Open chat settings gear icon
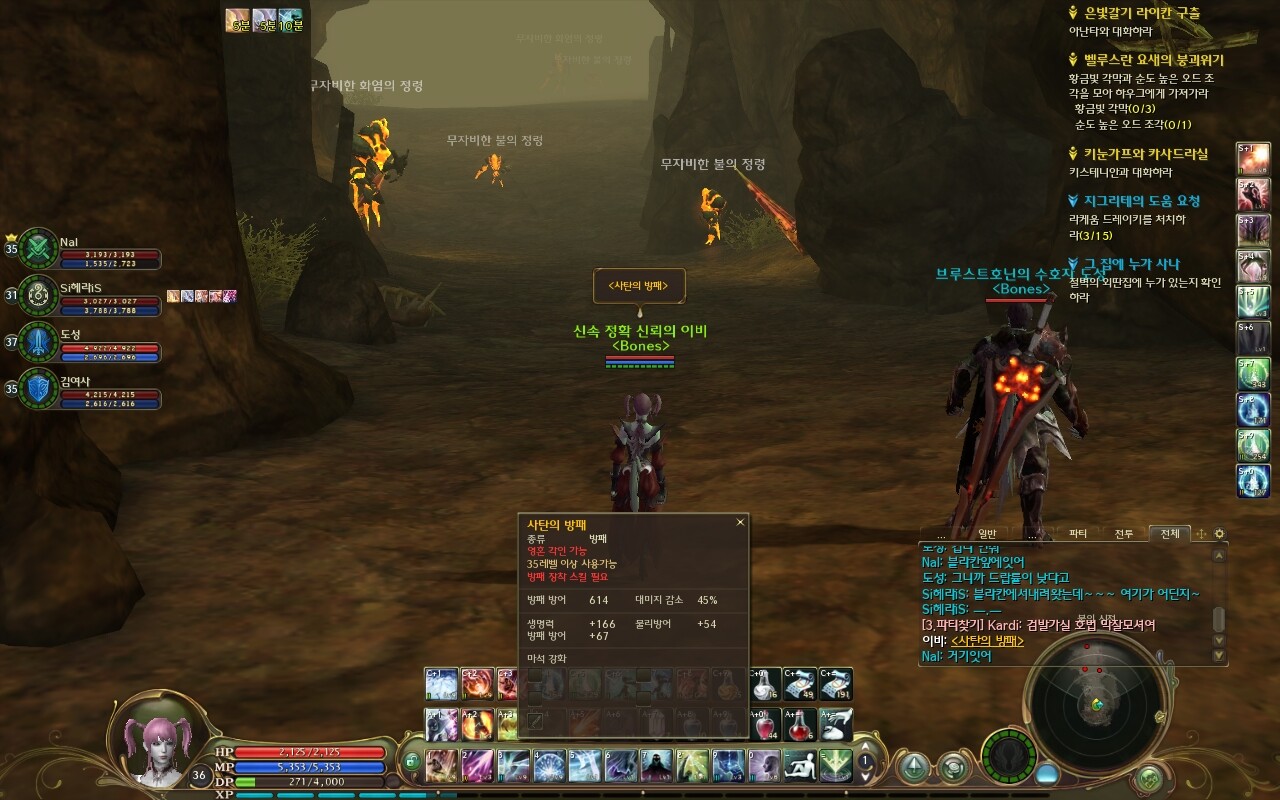This screenshot has height=800, width=1280. click(x=1219, y=534)
